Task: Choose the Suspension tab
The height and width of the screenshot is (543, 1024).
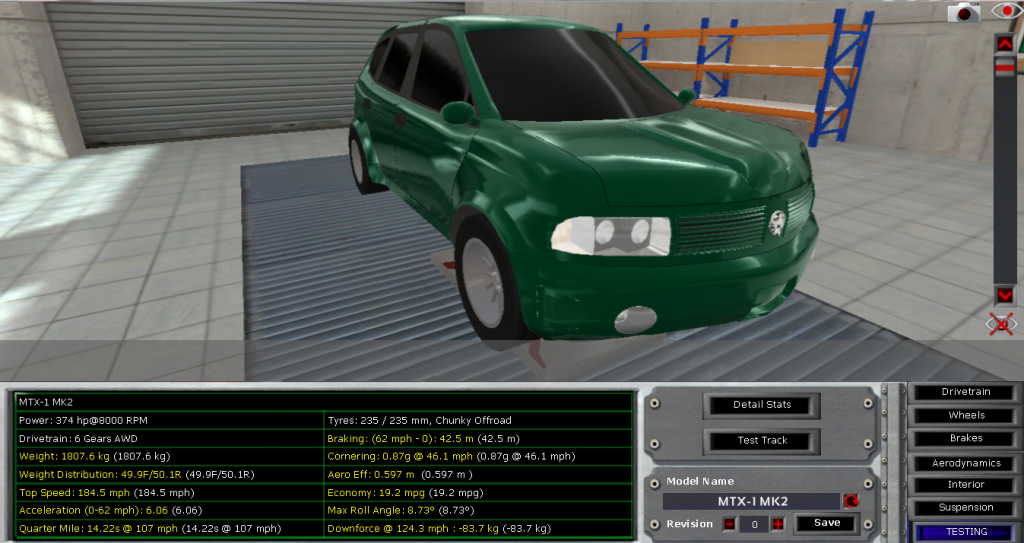Action: point(966,508)
